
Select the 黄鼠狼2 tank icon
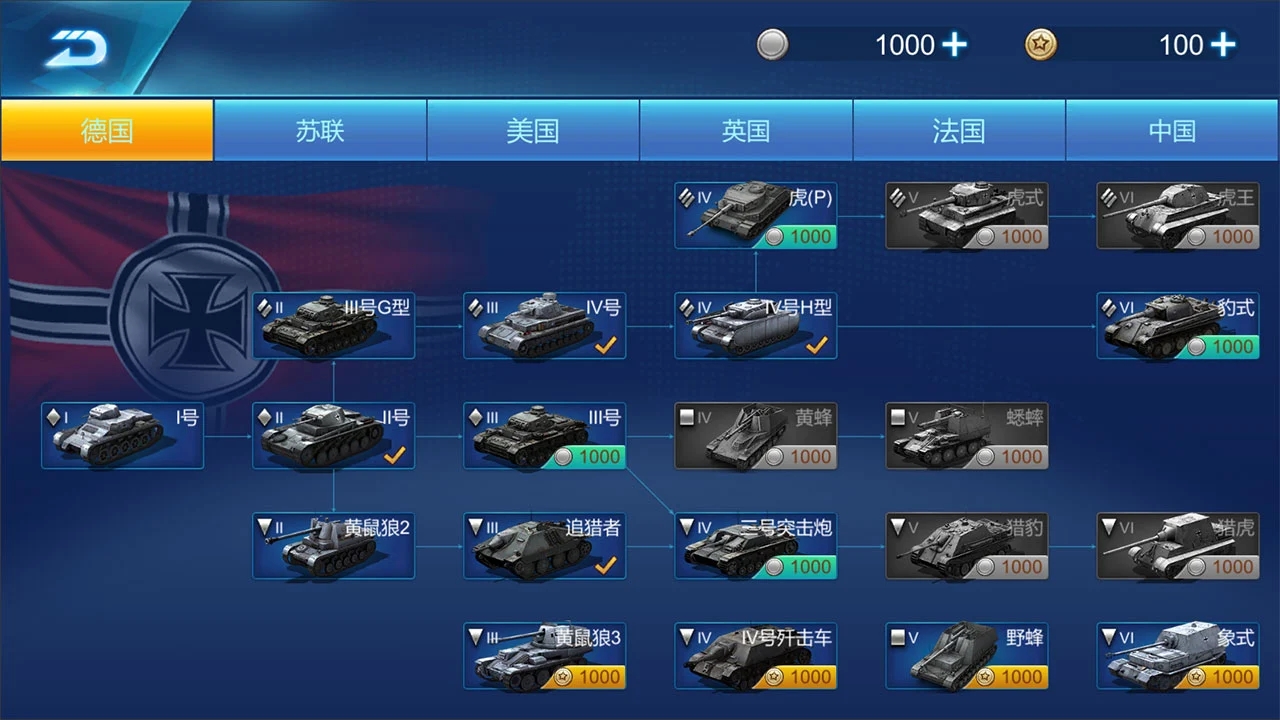tap(333, 545)
